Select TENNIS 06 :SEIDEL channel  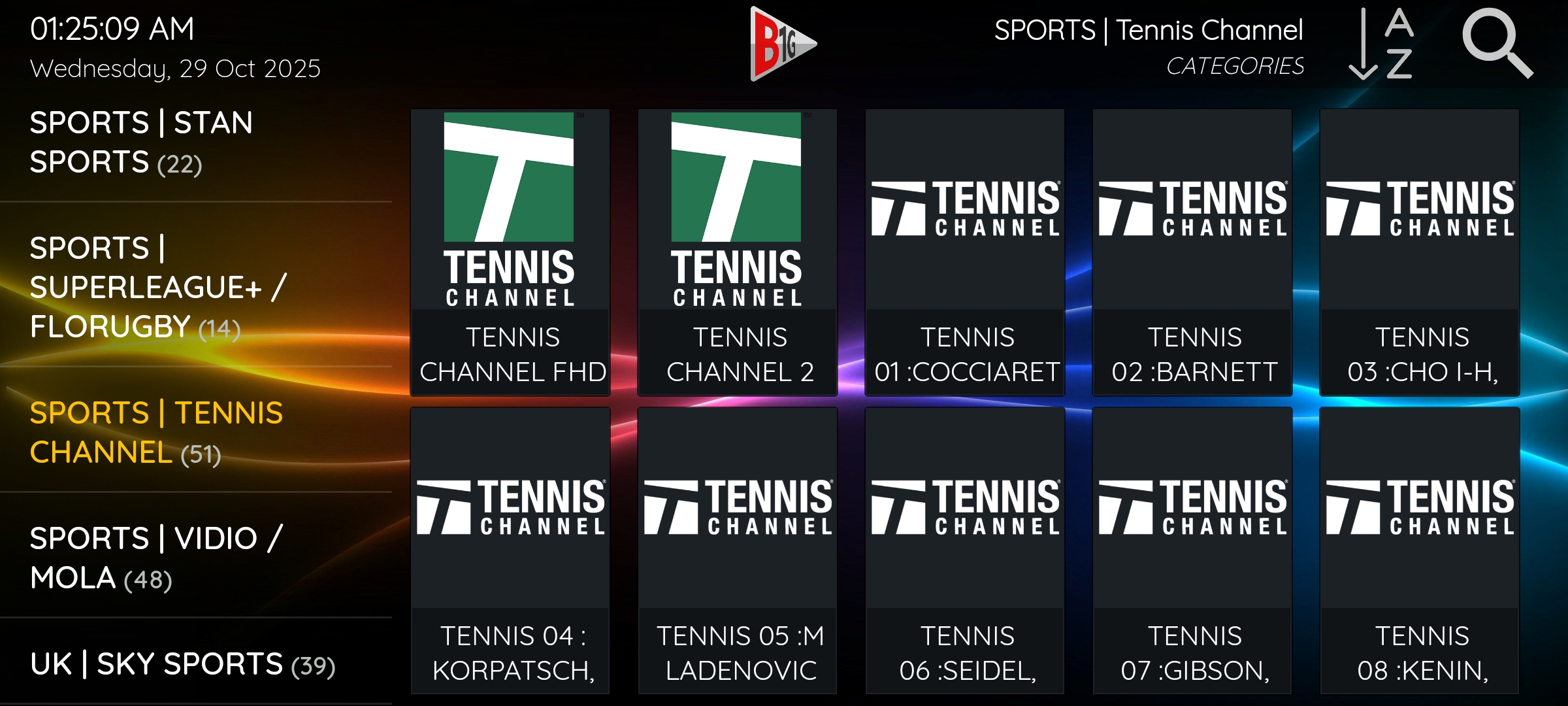(965, 549)
